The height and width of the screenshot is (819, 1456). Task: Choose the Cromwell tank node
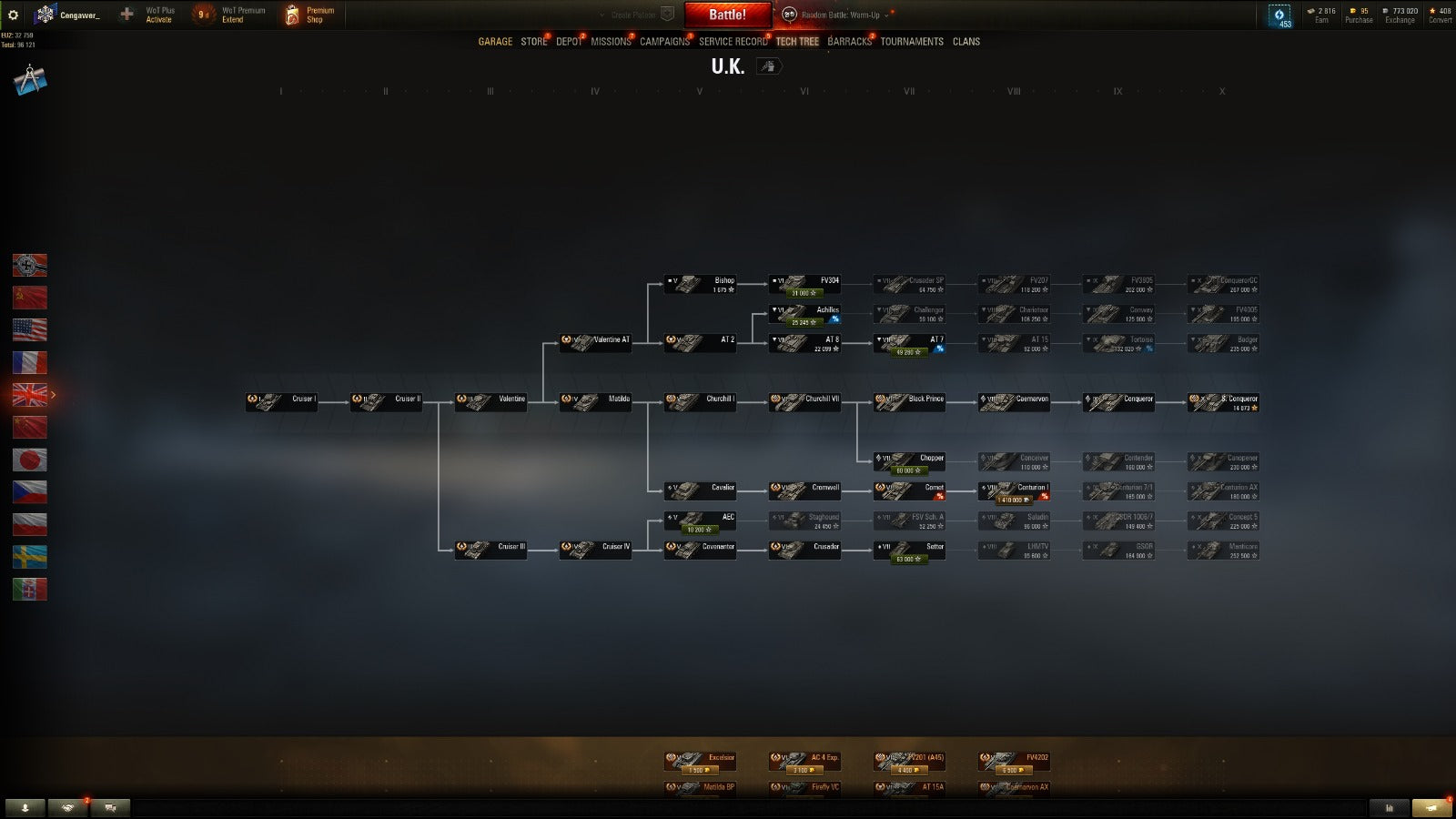click(804, 488)
